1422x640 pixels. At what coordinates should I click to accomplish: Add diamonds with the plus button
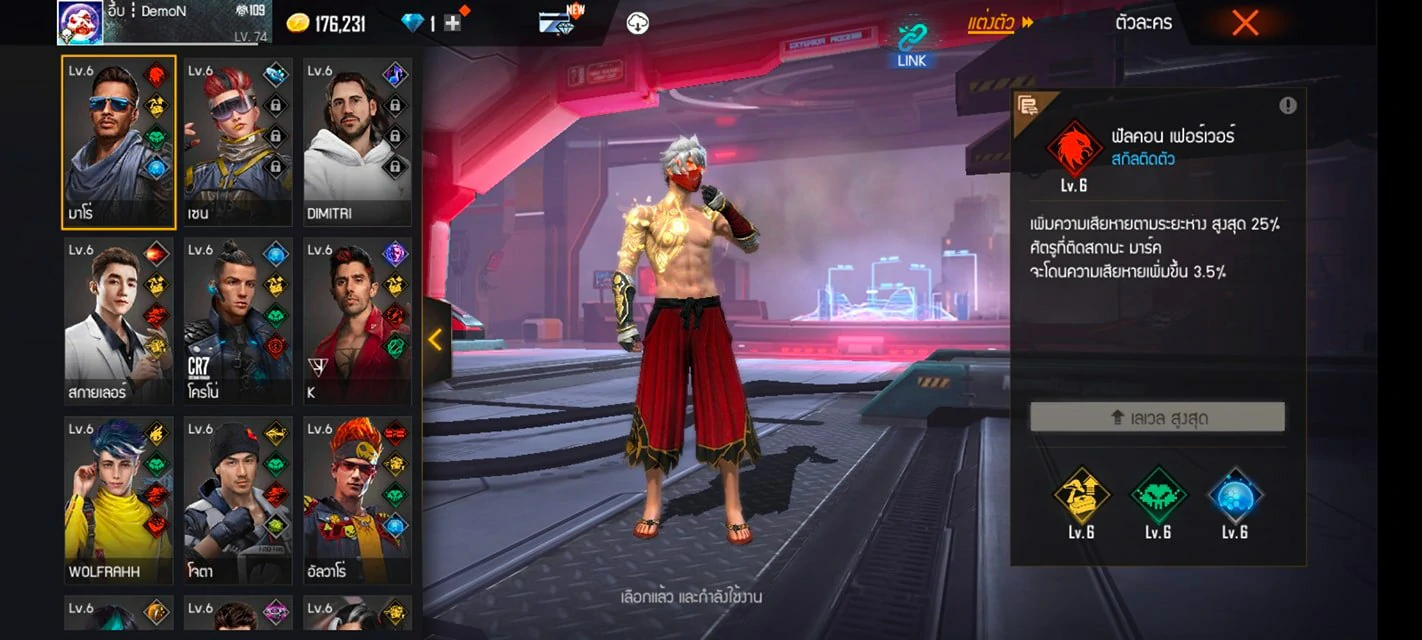(x=452, y=23)
